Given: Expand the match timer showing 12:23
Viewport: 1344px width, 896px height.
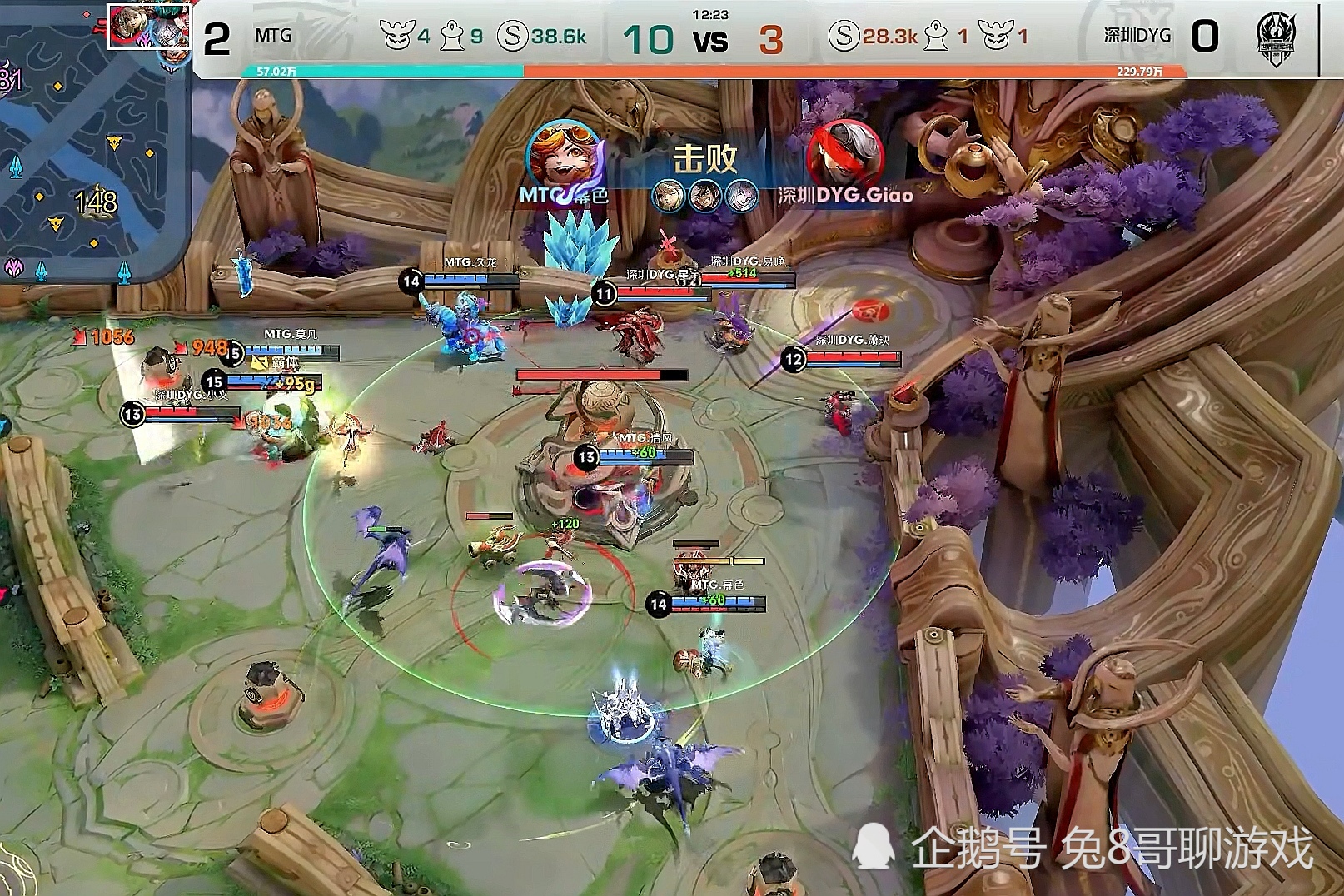Looking at the screenshot, I should click(x=709, y=14).
